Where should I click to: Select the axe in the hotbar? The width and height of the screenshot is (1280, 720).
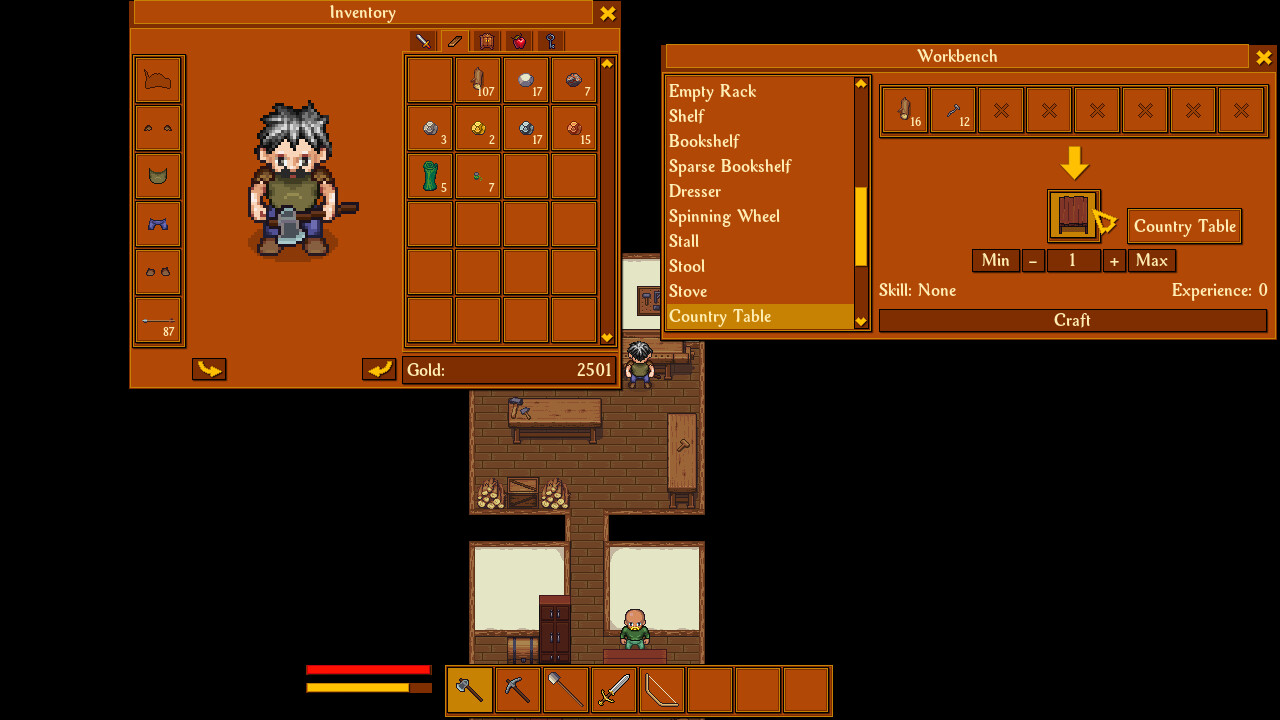468,690
